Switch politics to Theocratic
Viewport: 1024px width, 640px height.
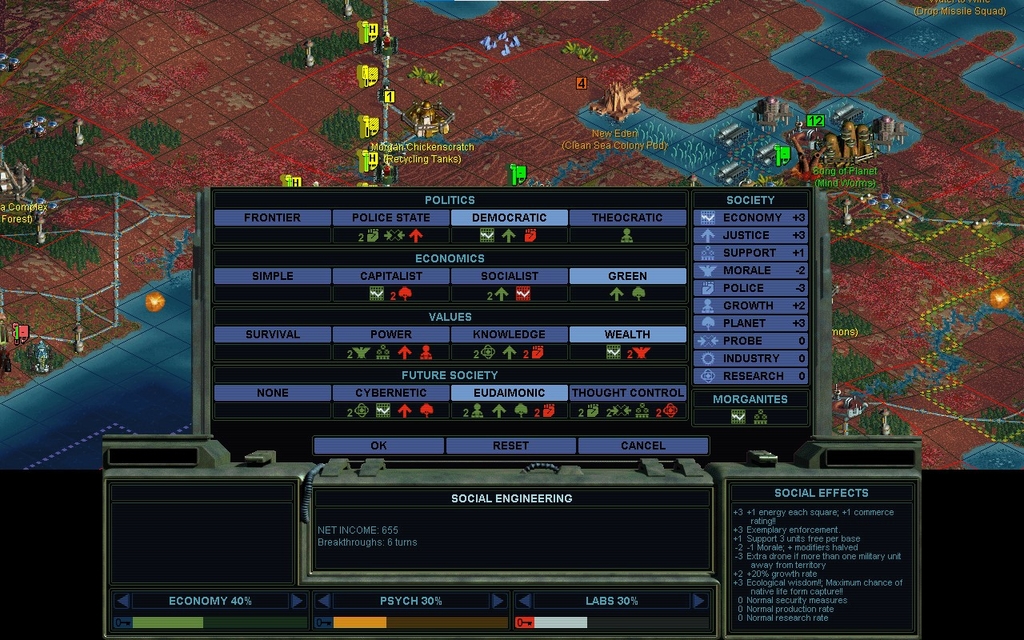click(x=627, y=218)
